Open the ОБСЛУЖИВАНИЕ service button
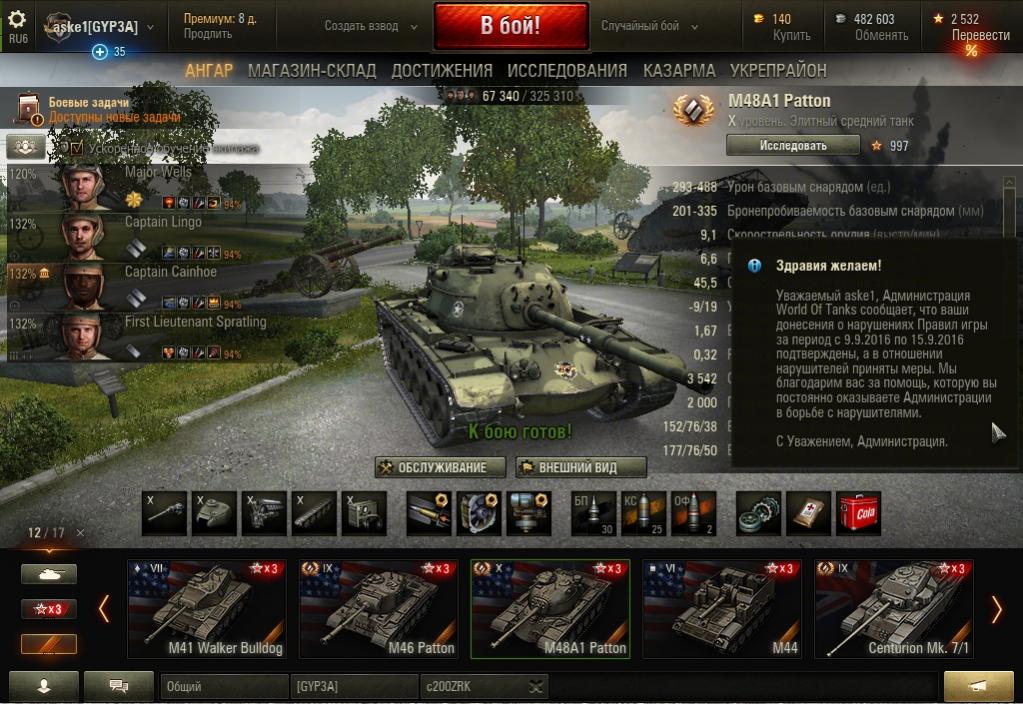Image resolution: width=1023 pixels, height=704 pixels. point(440,467)
